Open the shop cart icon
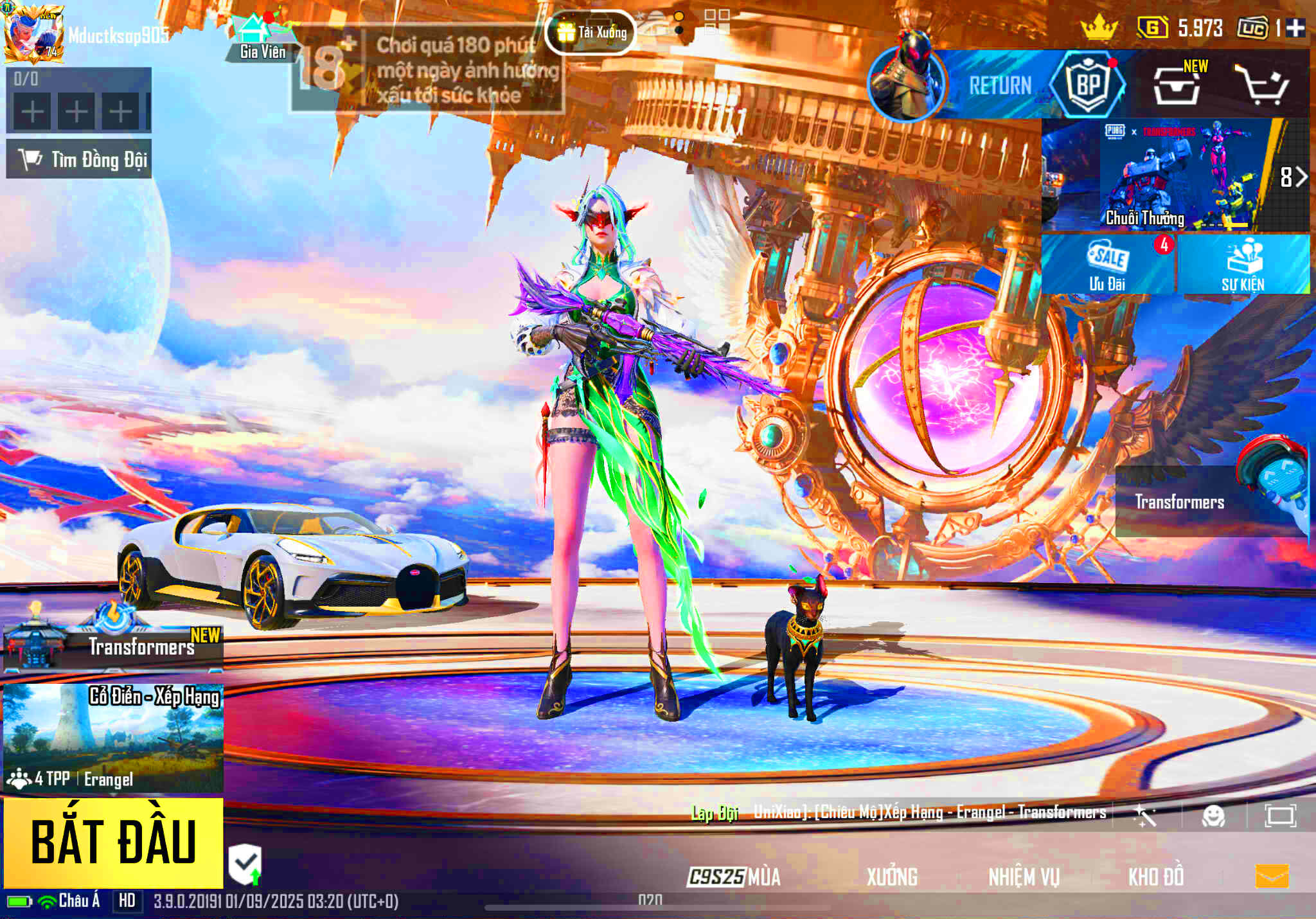This screenshot has height=919, width=1316. (1263, 85)
